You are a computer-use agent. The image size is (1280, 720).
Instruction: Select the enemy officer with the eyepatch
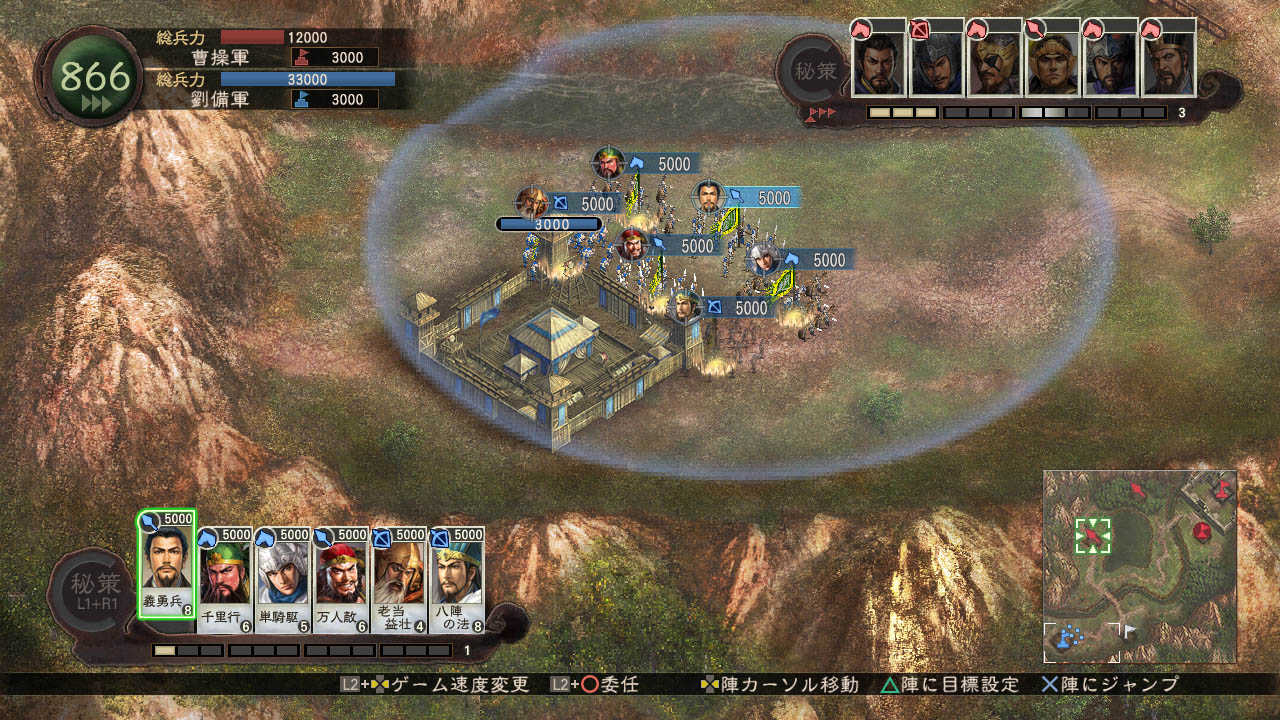pyautogui.click(x=994, y=64)
